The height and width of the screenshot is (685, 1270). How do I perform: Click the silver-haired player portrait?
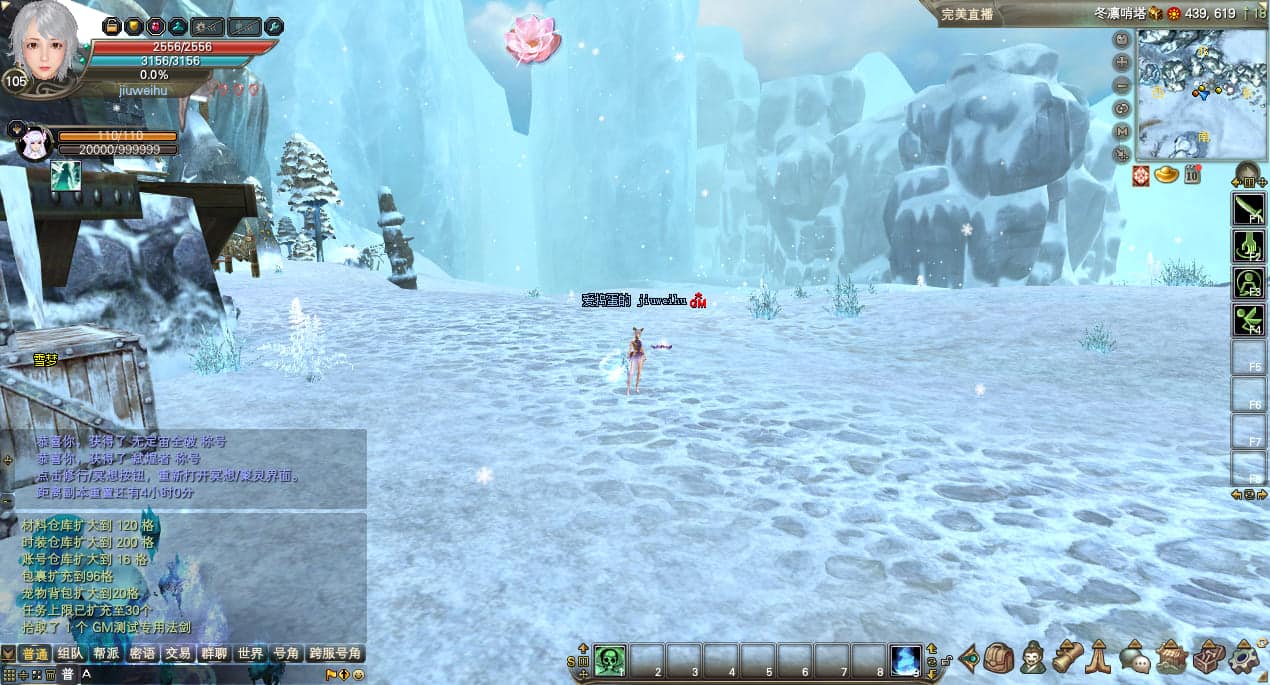45,42
